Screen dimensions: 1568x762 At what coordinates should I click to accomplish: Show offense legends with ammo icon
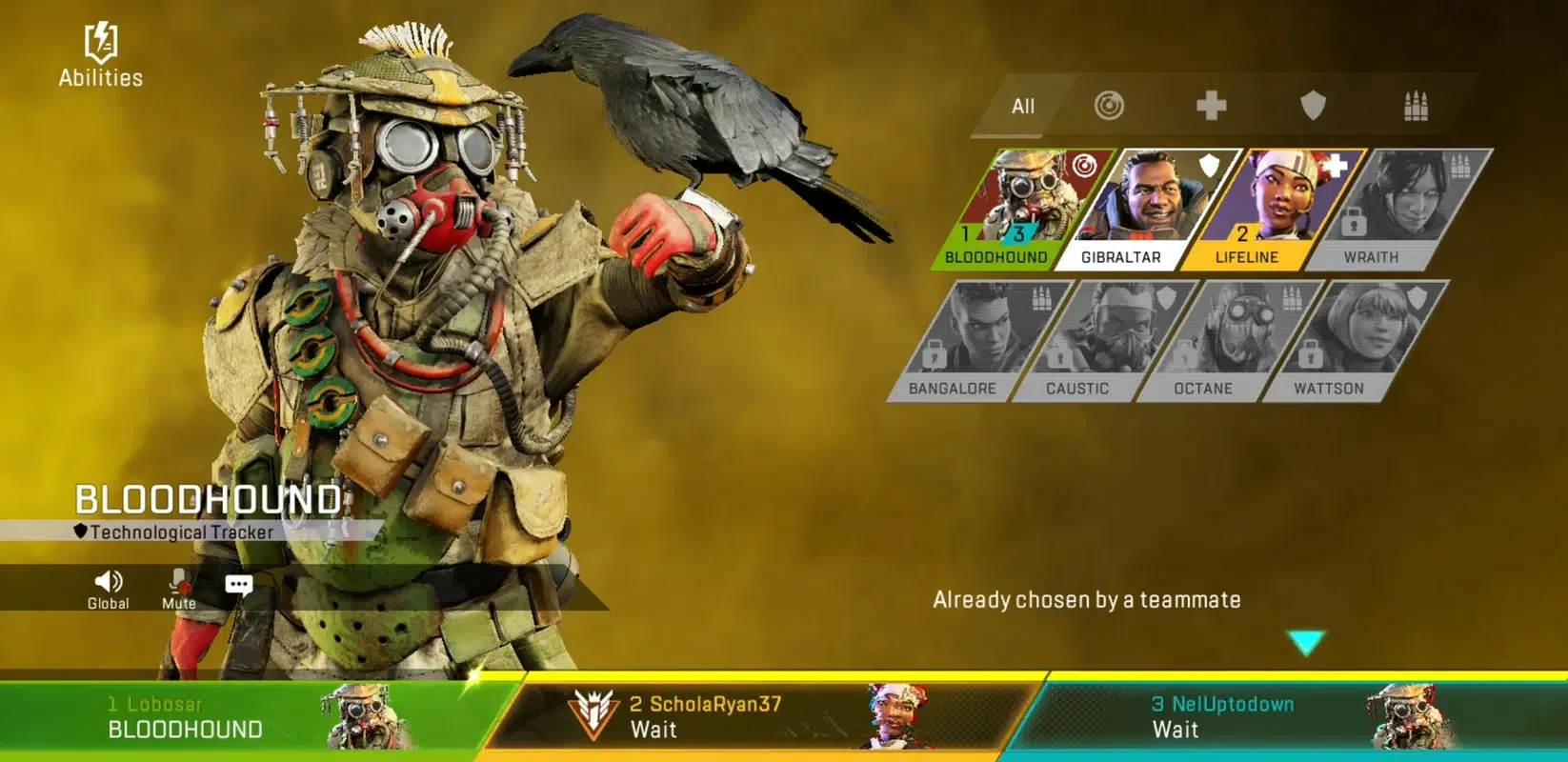click(1416, 106)
